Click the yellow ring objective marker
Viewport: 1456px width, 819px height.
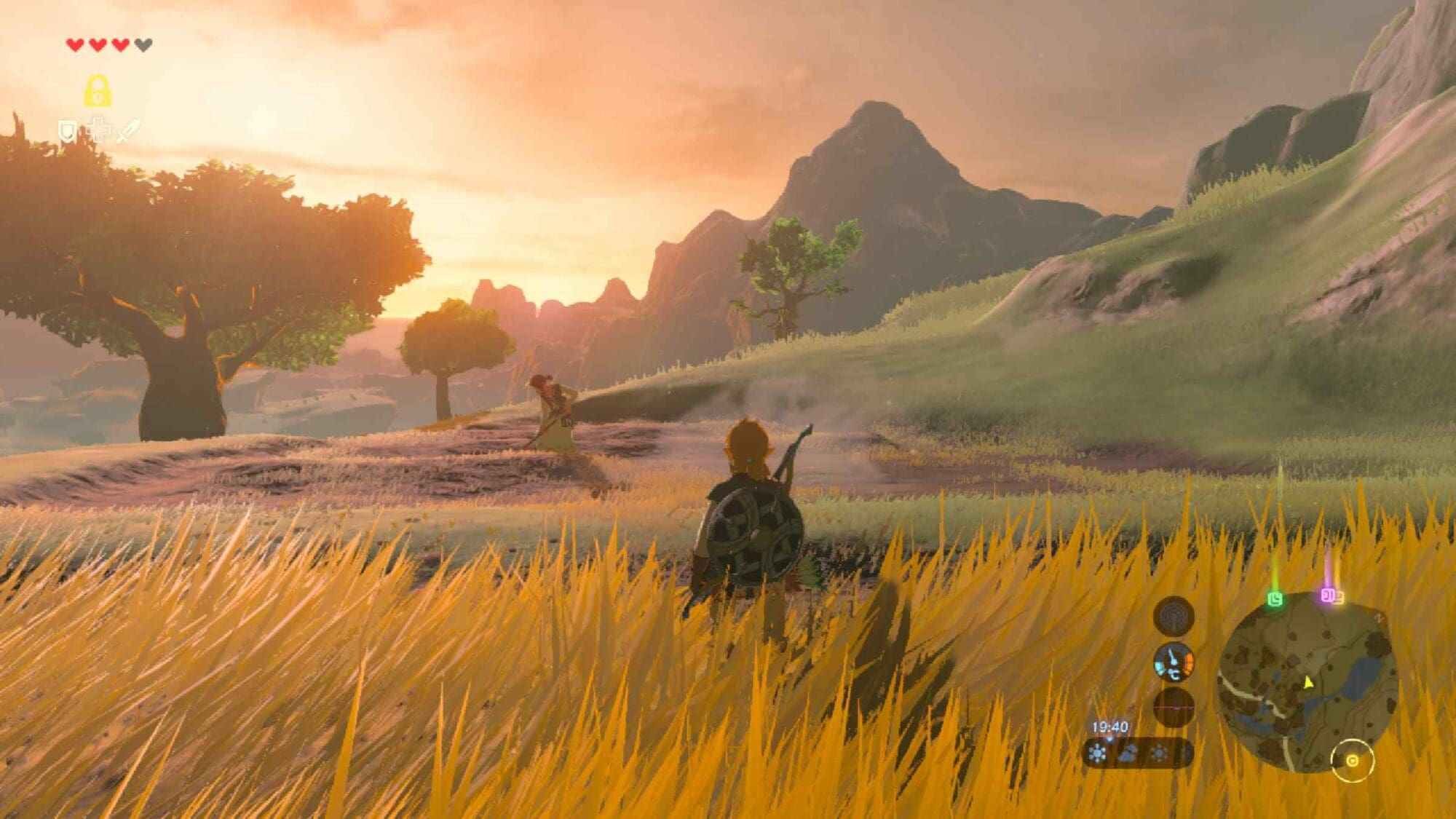pos(1352,761)
